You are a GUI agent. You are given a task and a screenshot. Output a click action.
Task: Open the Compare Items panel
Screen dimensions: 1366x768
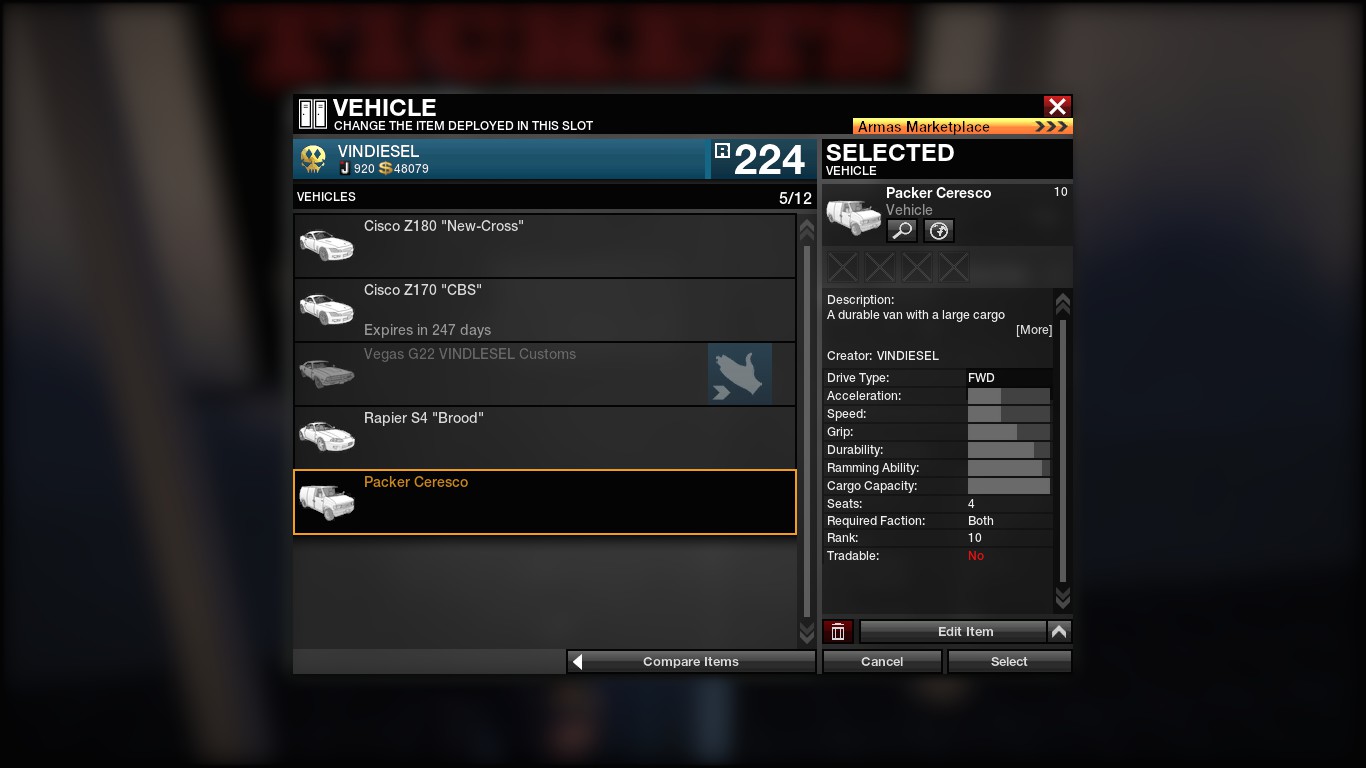[x=691, y=661]
